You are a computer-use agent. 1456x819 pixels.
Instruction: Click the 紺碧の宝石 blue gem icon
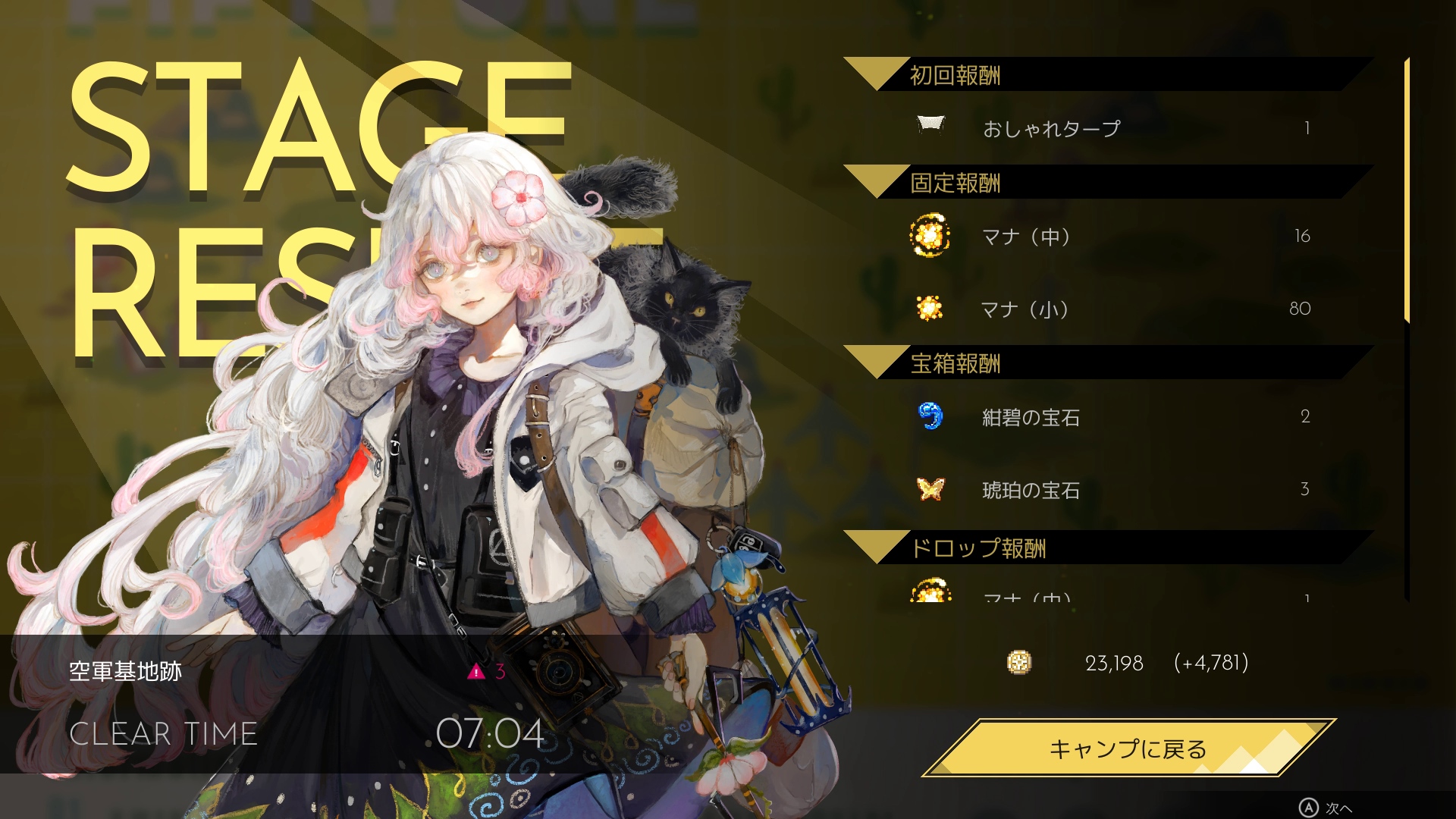coord(931,417)
